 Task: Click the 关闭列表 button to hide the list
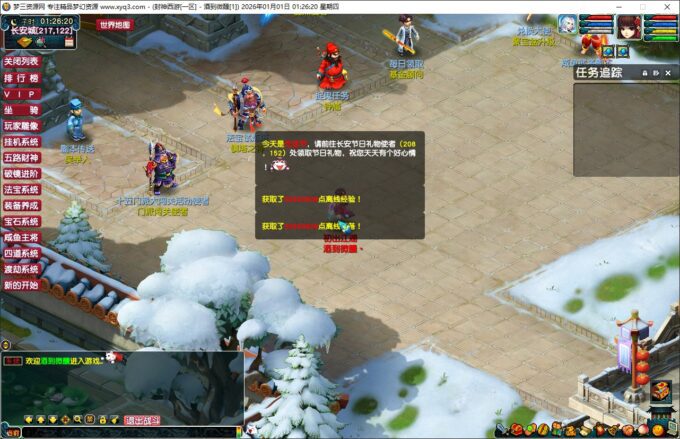coord(22,61)
